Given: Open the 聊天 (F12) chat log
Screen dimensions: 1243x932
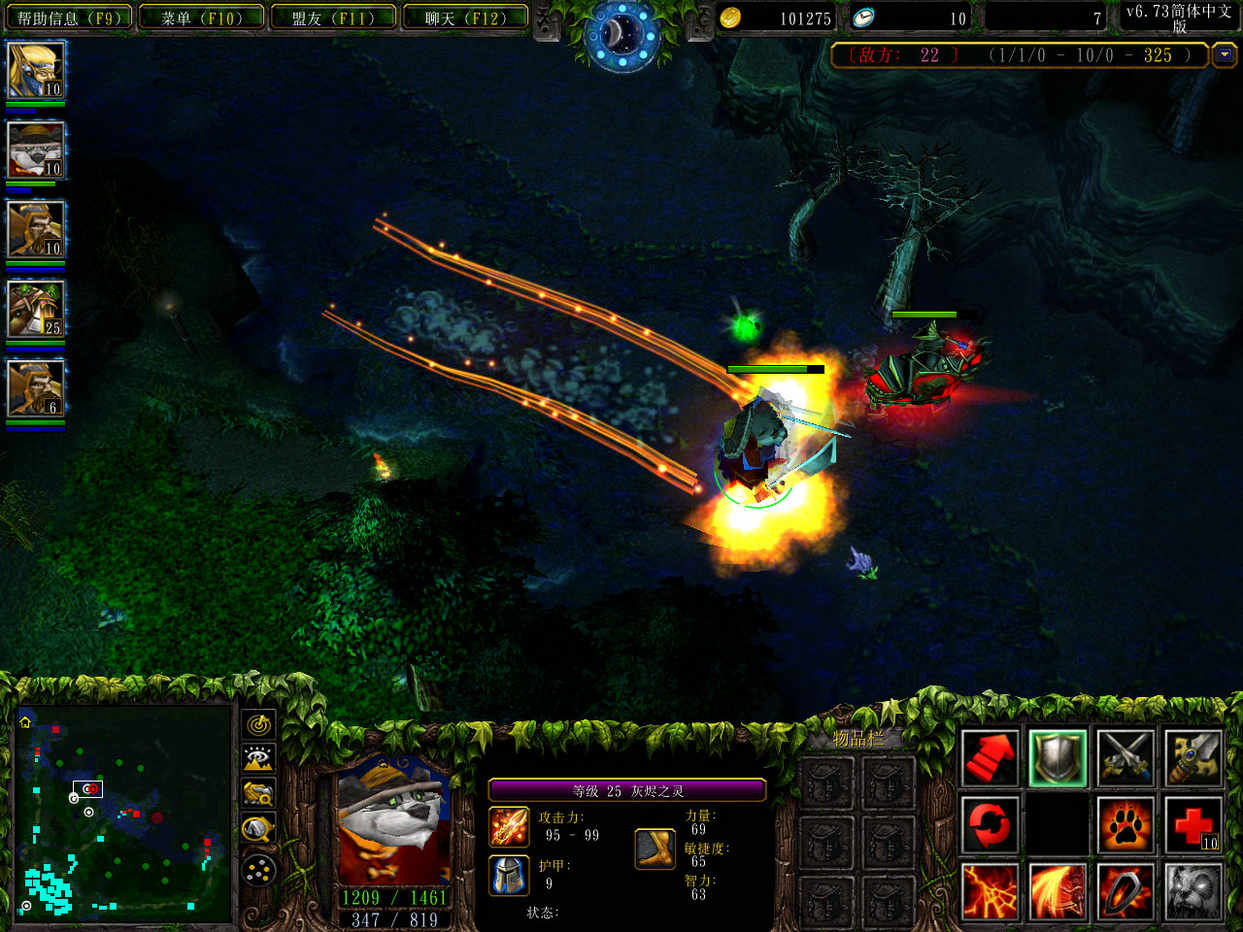Looking at the screenshot, I should 465,17.
